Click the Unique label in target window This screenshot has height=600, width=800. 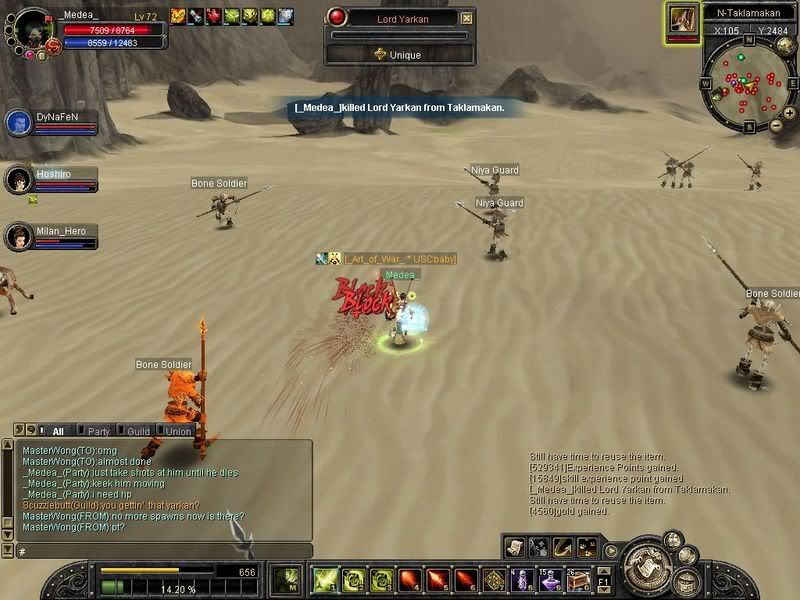(399, 55)
